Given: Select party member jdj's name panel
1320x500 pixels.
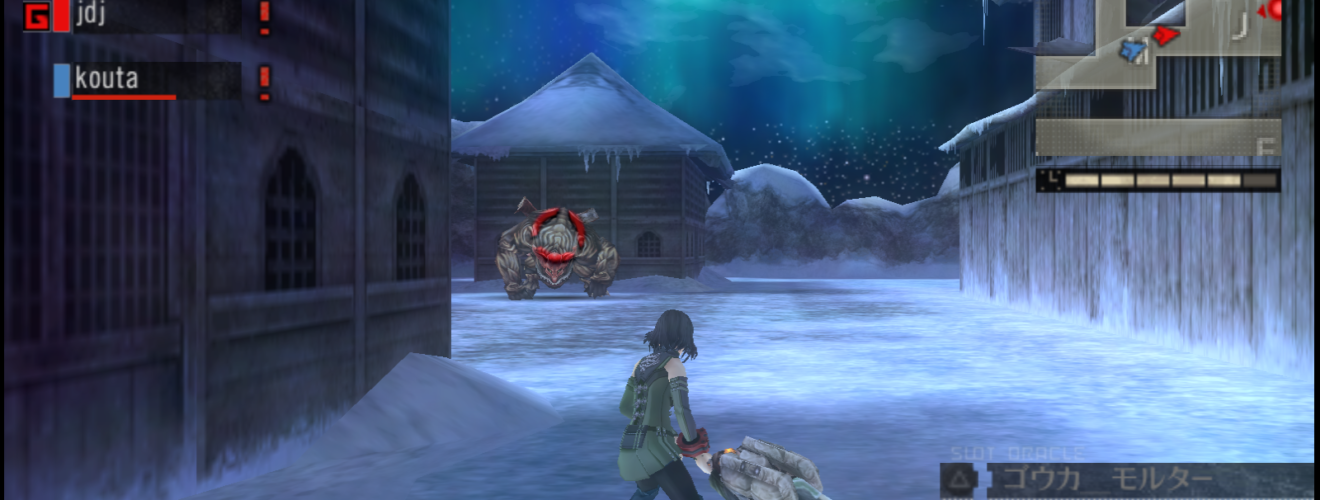Looking at the screenshot, I should pyautogui.click(x=155, y=16).
